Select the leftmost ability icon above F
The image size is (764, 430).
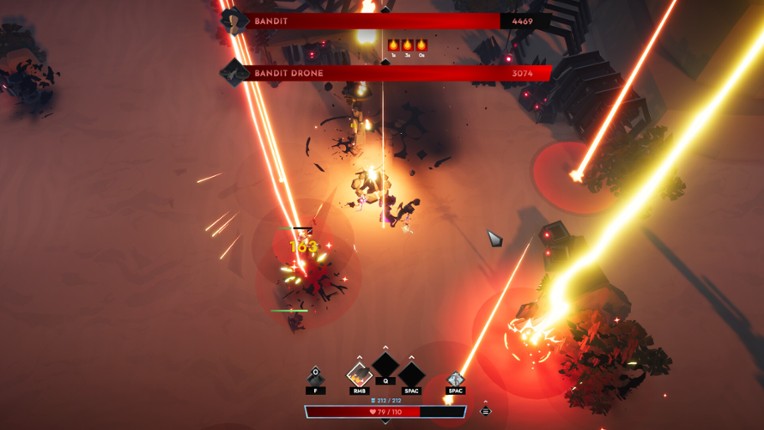pyautogui.click(x=315, y=377)
